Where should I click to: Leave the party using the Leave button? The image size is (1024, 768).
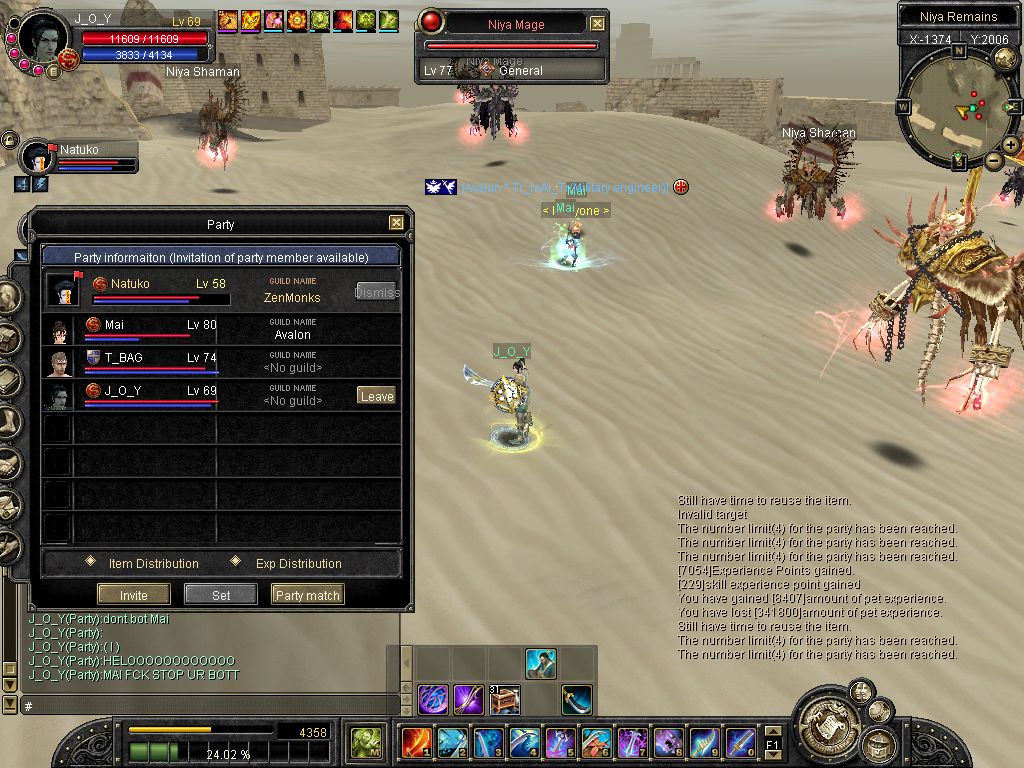(376, 396)
